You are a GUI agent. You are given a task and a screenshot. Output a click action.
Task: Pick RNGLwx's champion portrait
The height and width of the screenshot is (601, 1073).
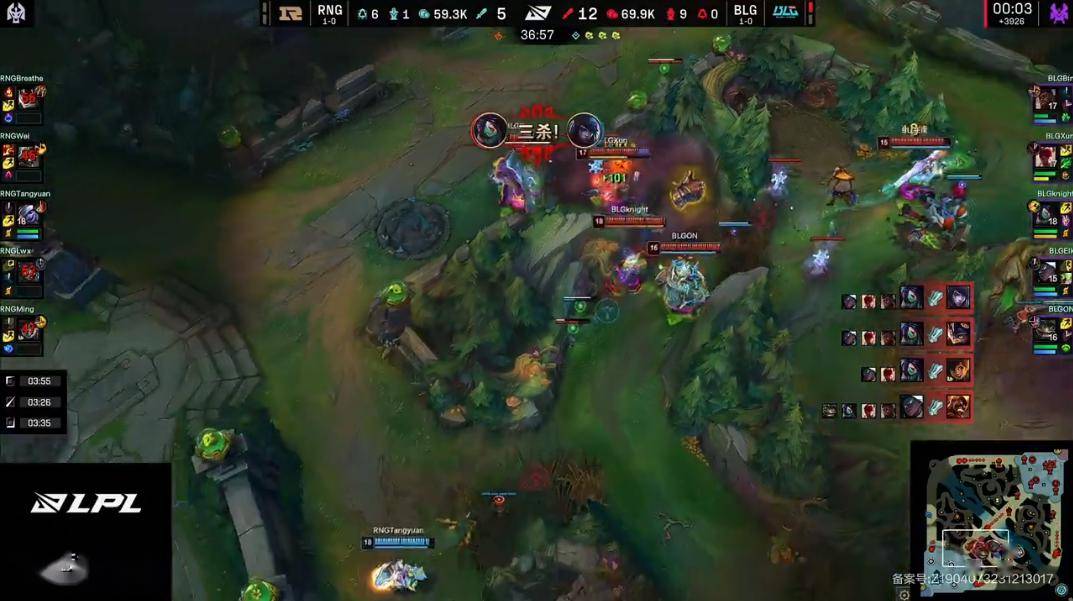(x=28, y=270)
